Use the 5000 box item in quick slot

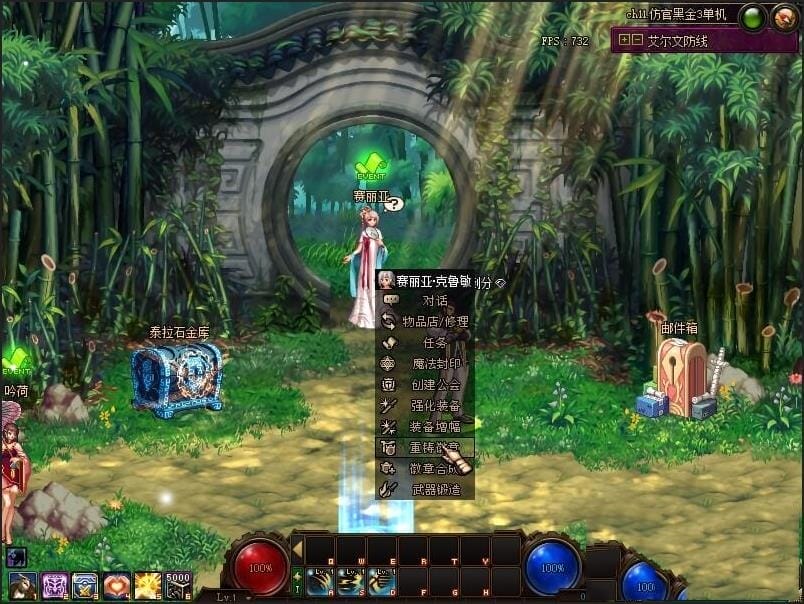pyautogui.click(x=178, y=585)
